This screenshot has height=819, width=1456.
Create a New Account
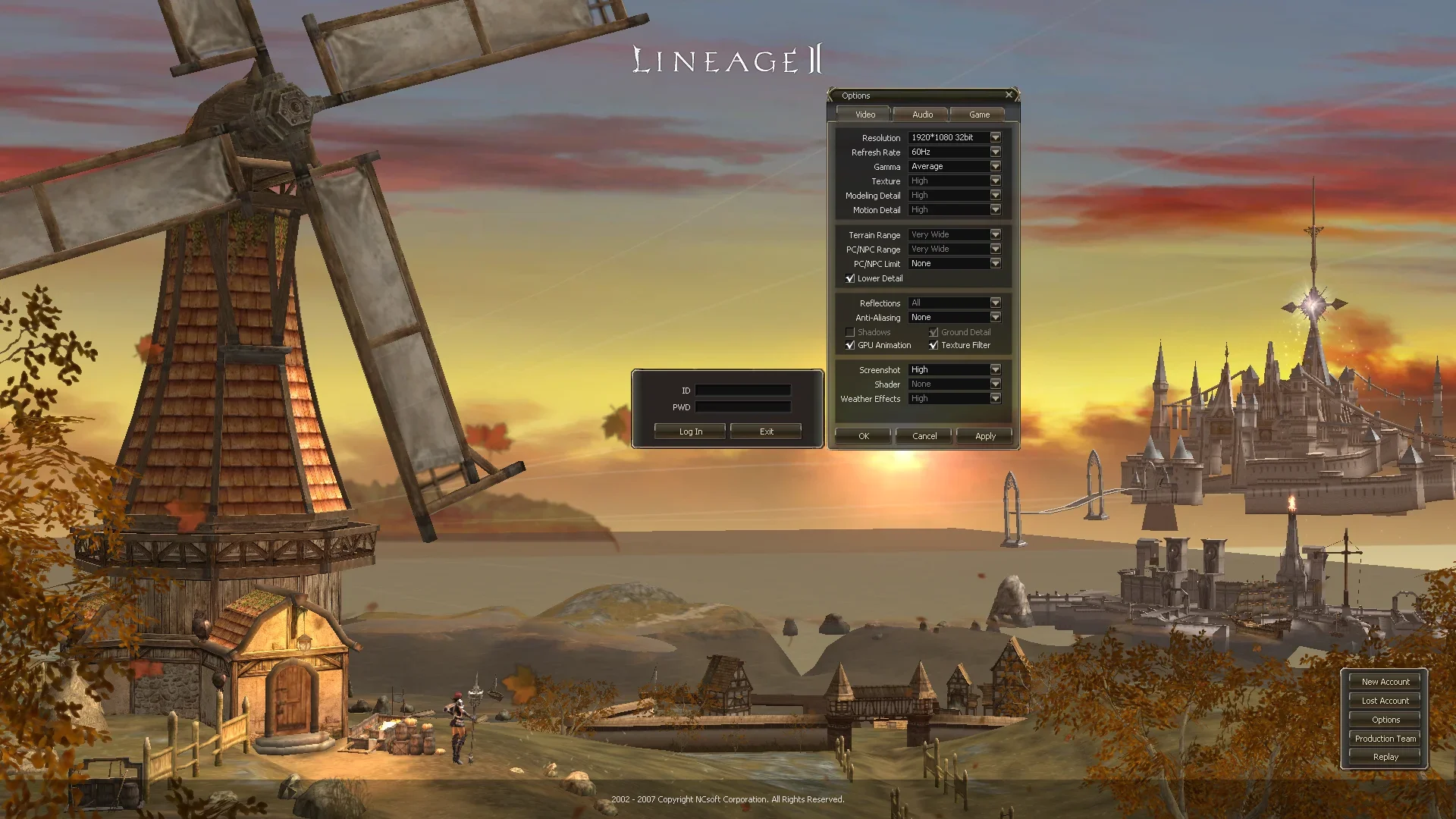(1385, 682)
